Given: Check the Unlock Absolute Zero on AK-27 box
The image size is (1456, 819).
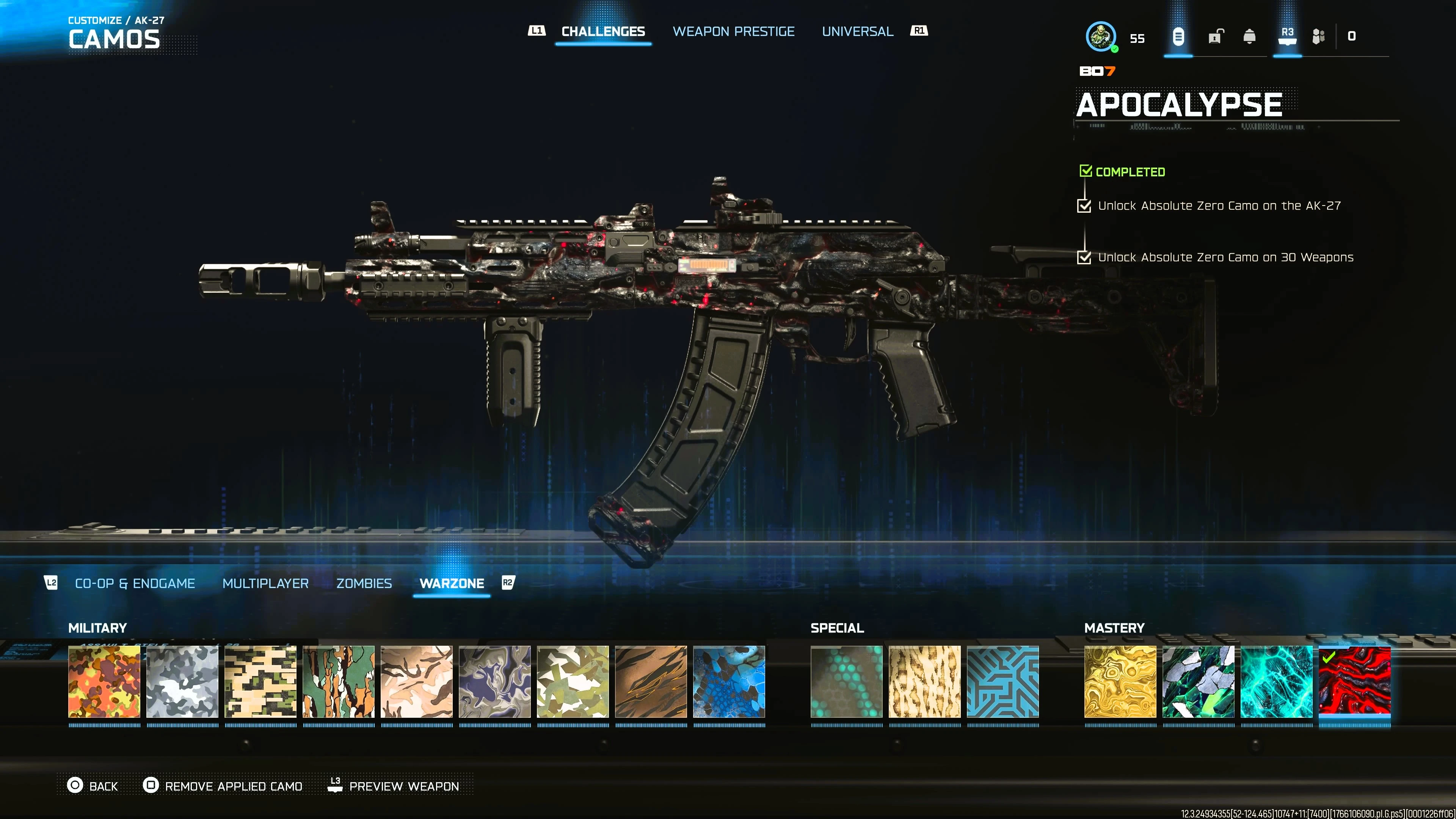Looking at the screenshot, I should (x=1085, y=206).
